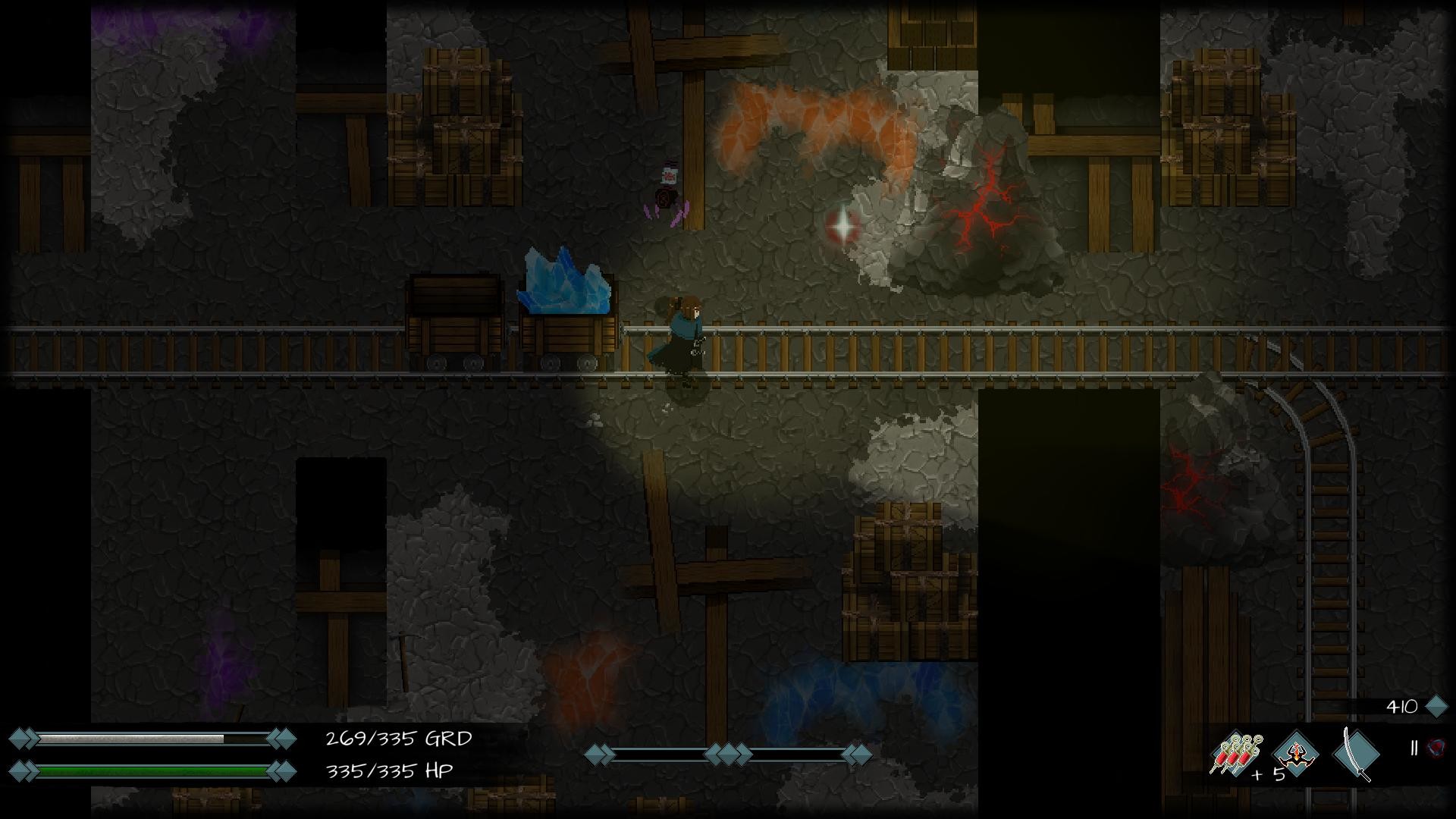This screenshot has height=819, width=1456.
Task: Activate the flaming demon mask ability
Action: pos(1296,753)
